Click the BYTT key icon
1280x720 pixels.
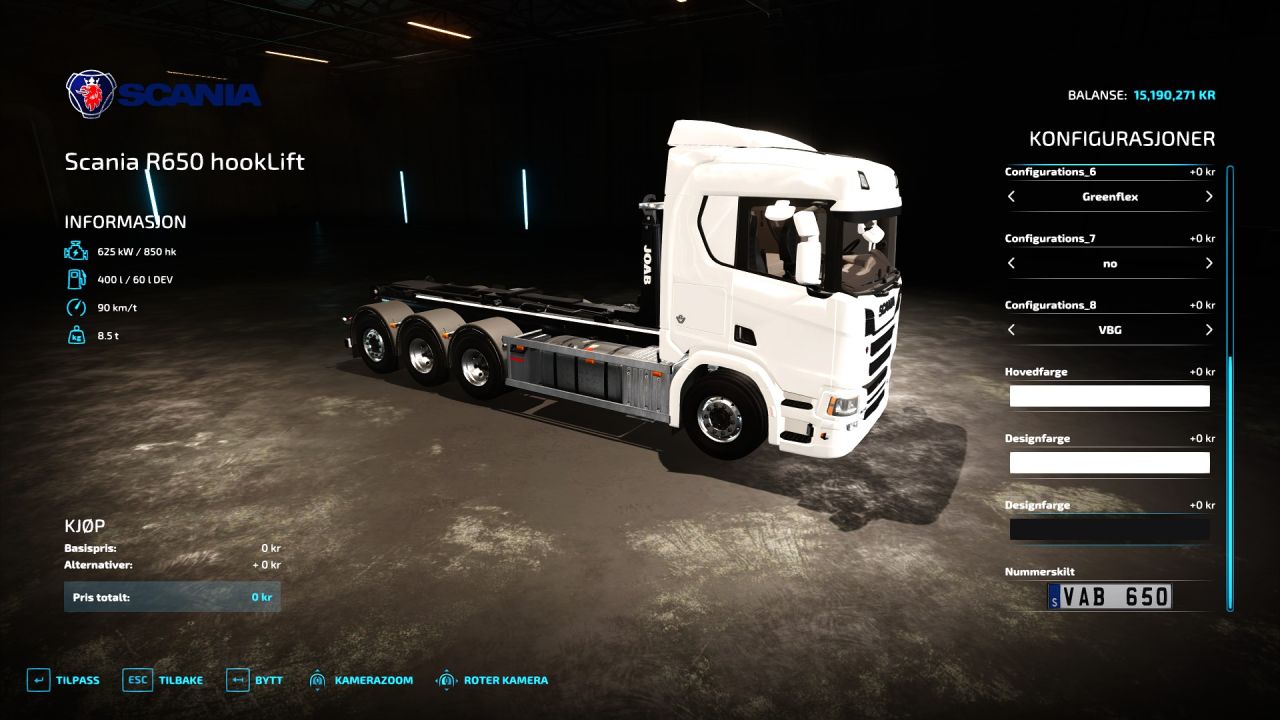click(237, 680)
